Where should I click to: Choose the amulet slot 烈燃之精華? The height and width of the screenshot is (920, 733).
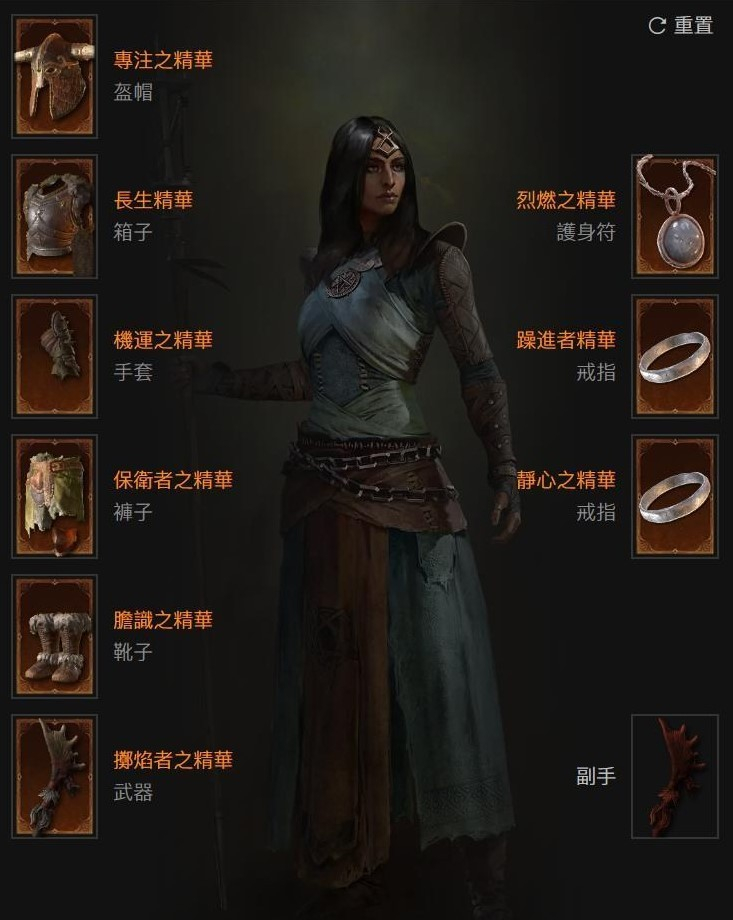pos(675,216)
